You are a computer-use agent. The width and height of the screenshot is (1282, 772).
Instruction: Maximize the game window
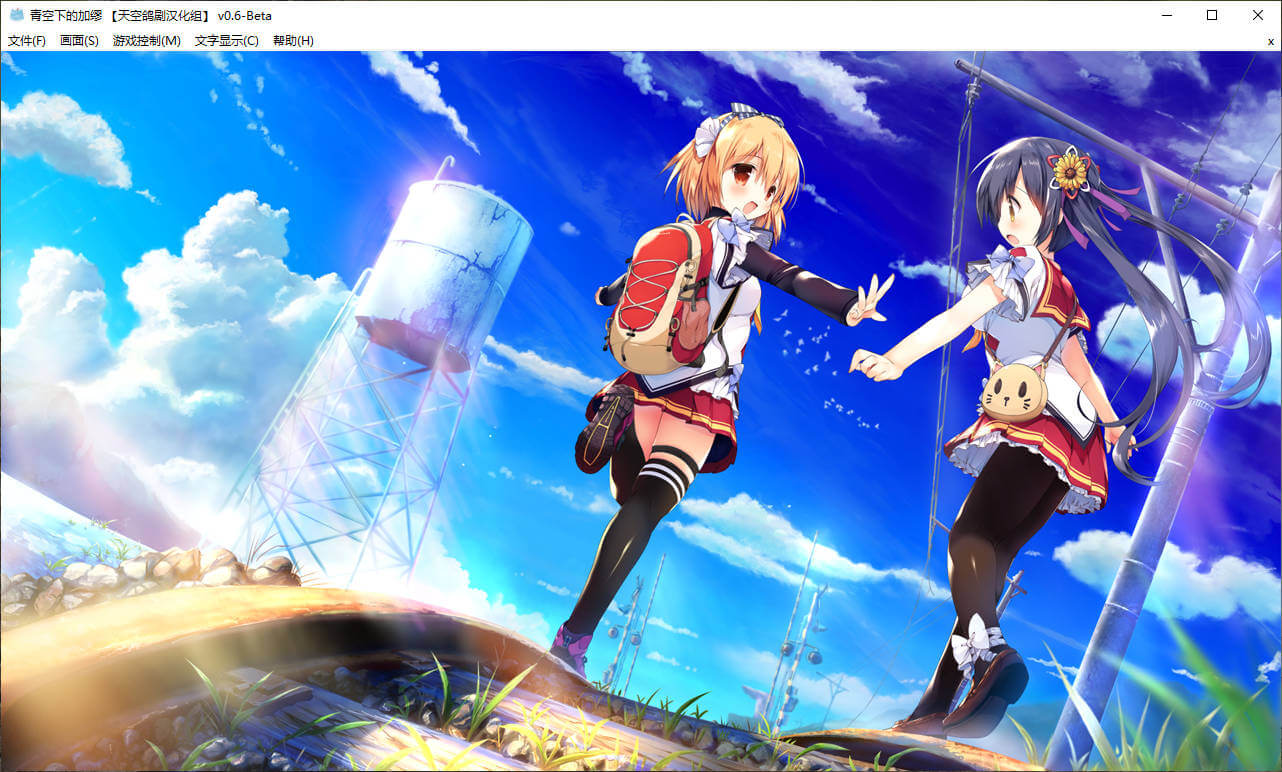coord(1212,15)
